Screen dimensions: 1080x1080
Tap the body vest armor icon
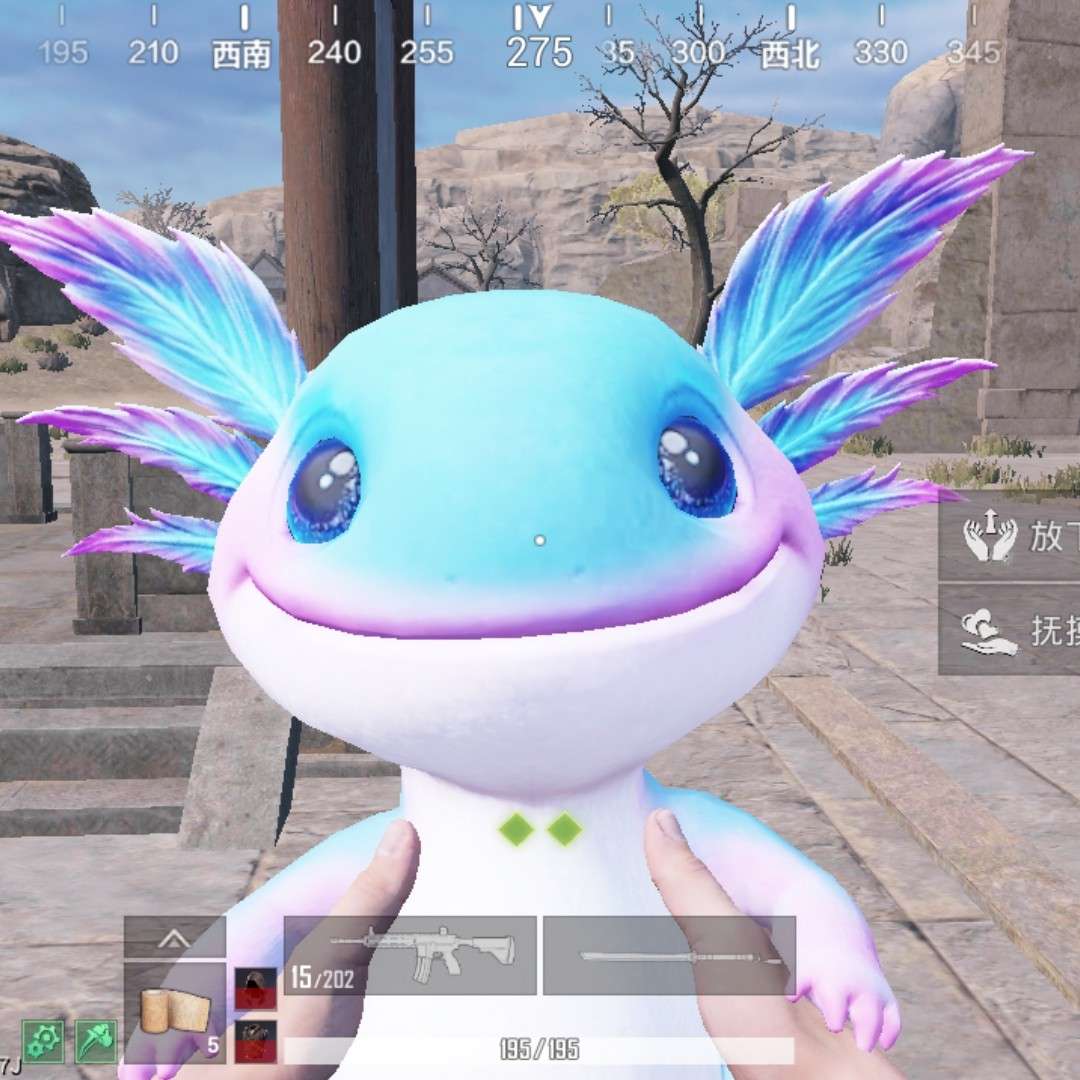255,1042
